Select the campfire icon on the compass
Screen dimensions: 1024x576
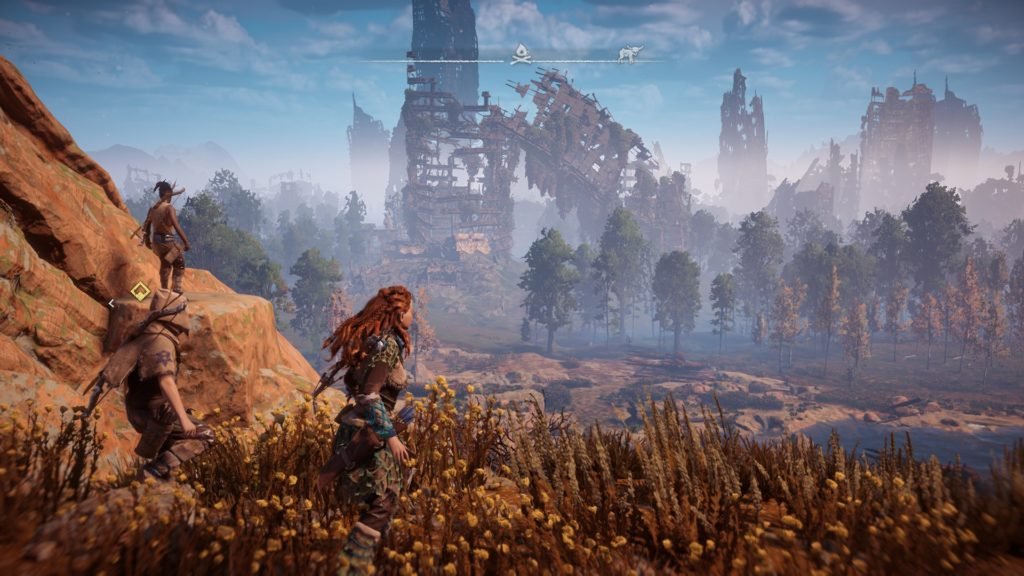(521, 52)
